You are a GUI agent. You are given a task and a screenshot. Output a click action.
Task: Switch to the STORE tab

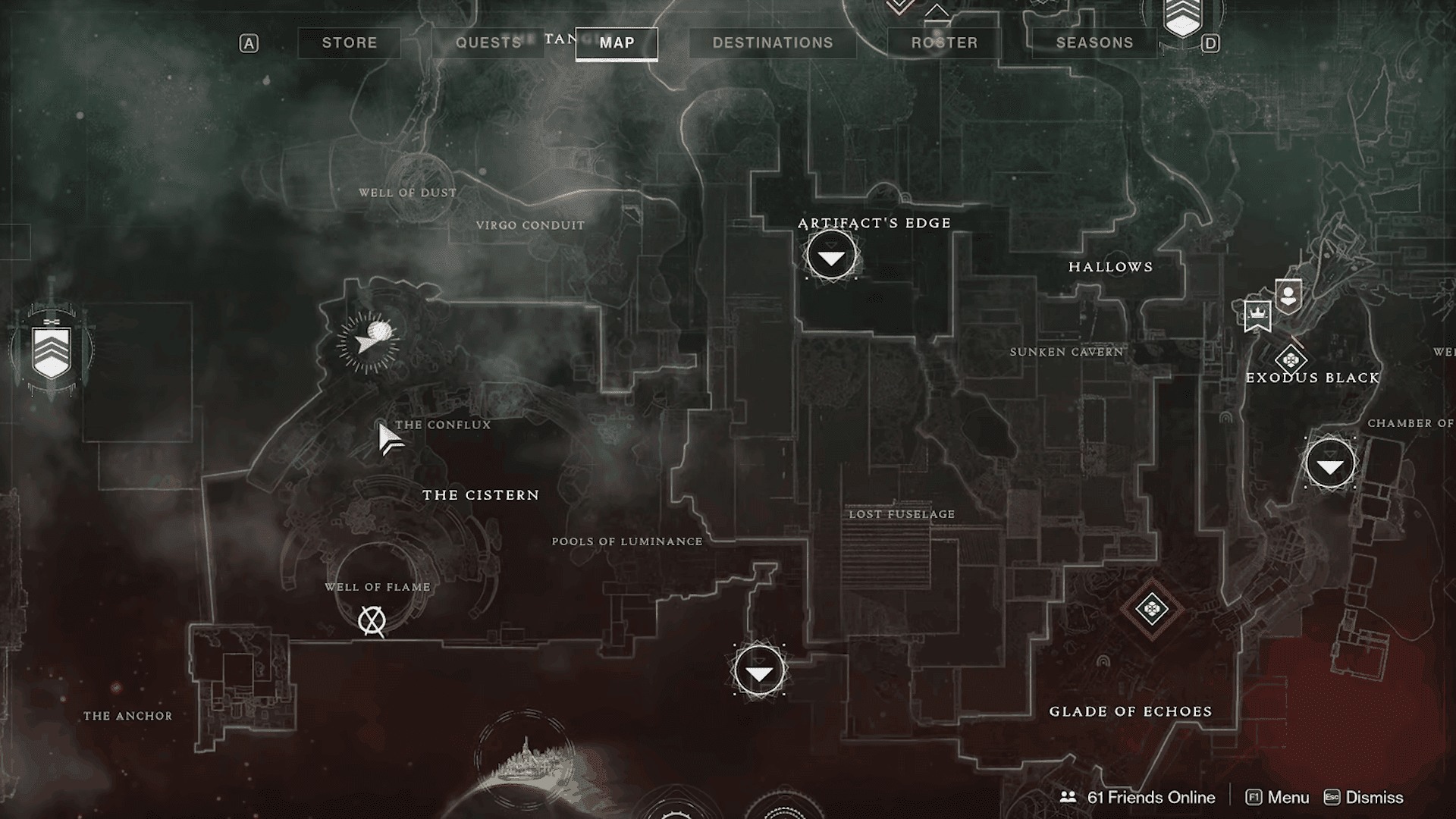tap(350, 43)
